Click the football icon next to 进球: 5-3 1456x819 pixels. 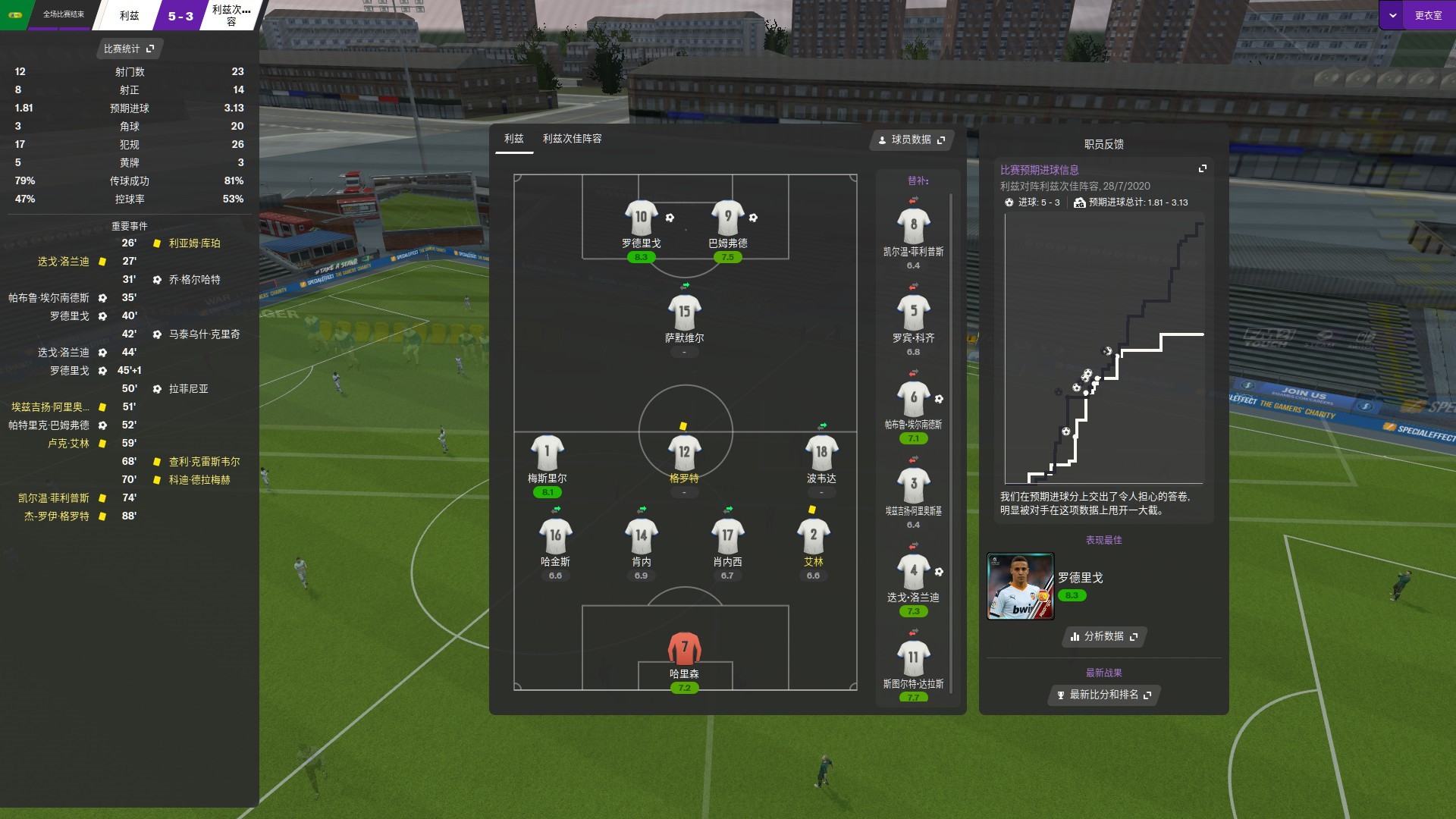coord(1010,203)
